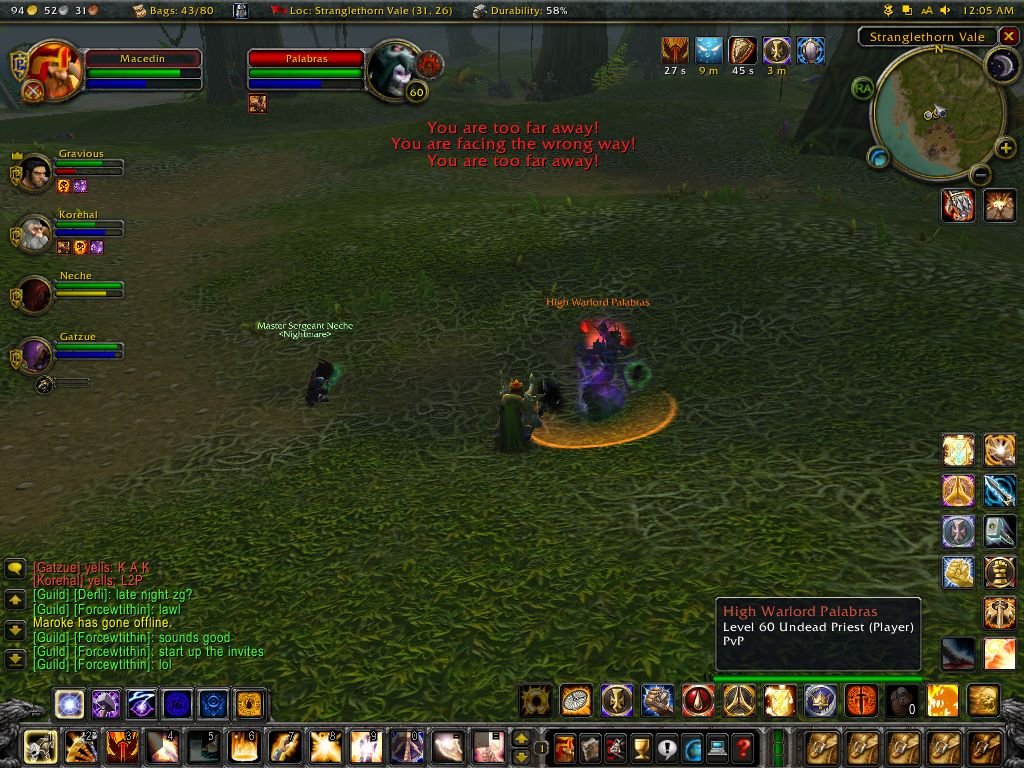Cast the red blood-drop seal ability
The height and width of the screenshot is (768, 1024).
(697, 700)
